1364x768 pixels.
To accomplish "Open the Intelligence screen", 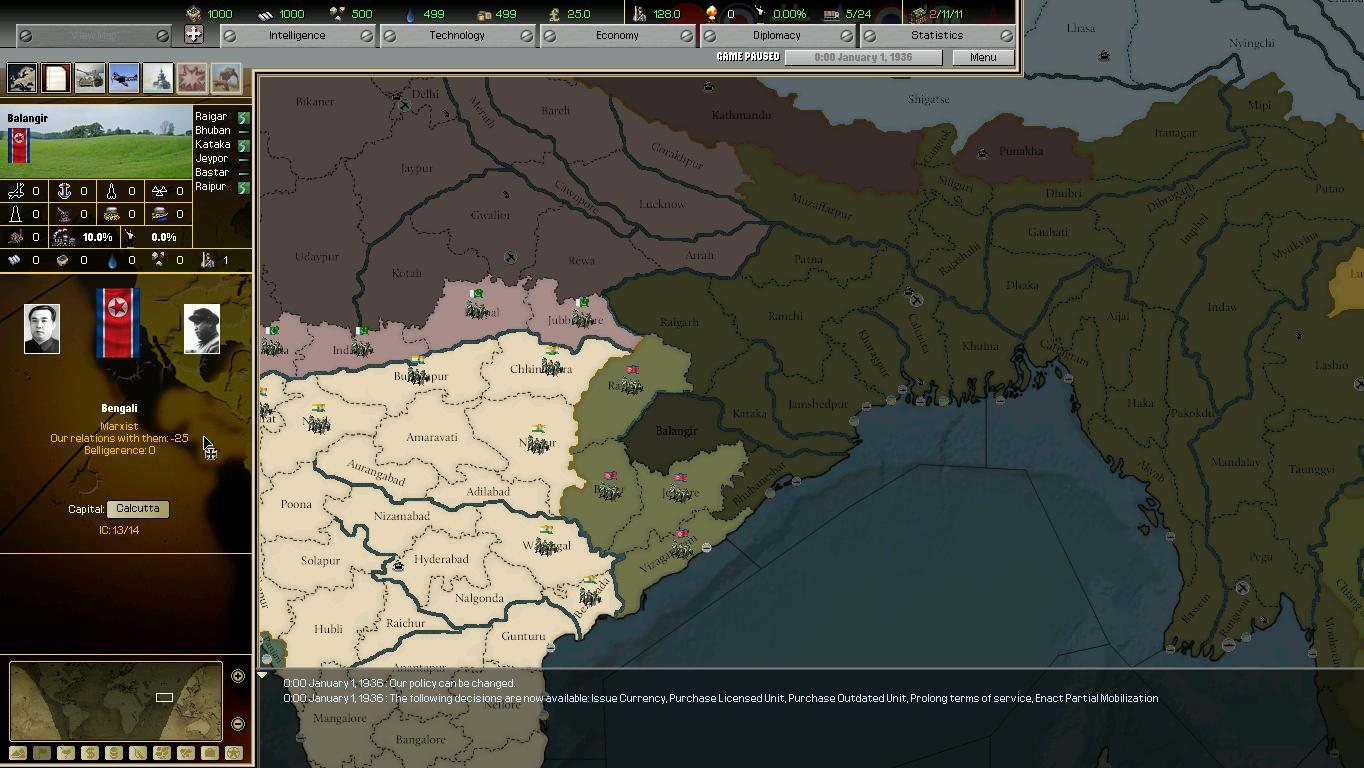I will tap(297, 35).
